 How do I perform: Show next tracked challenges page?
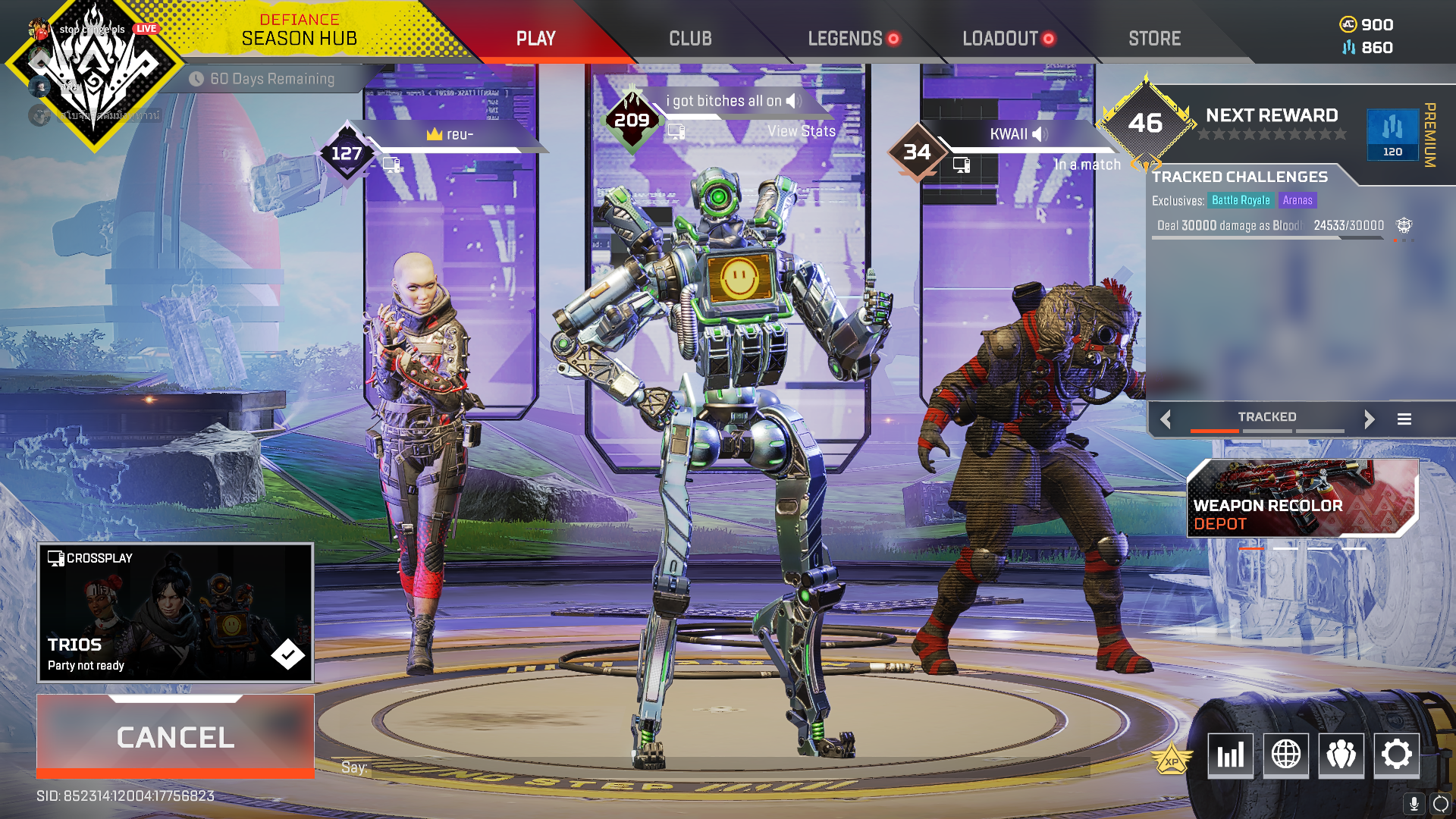[1369, 419]
